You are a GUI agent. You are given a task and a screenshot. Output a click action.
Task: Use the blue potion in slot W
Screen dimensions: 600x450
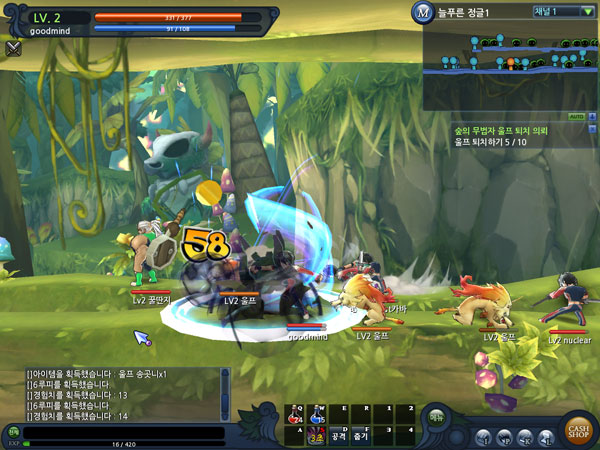318,413
